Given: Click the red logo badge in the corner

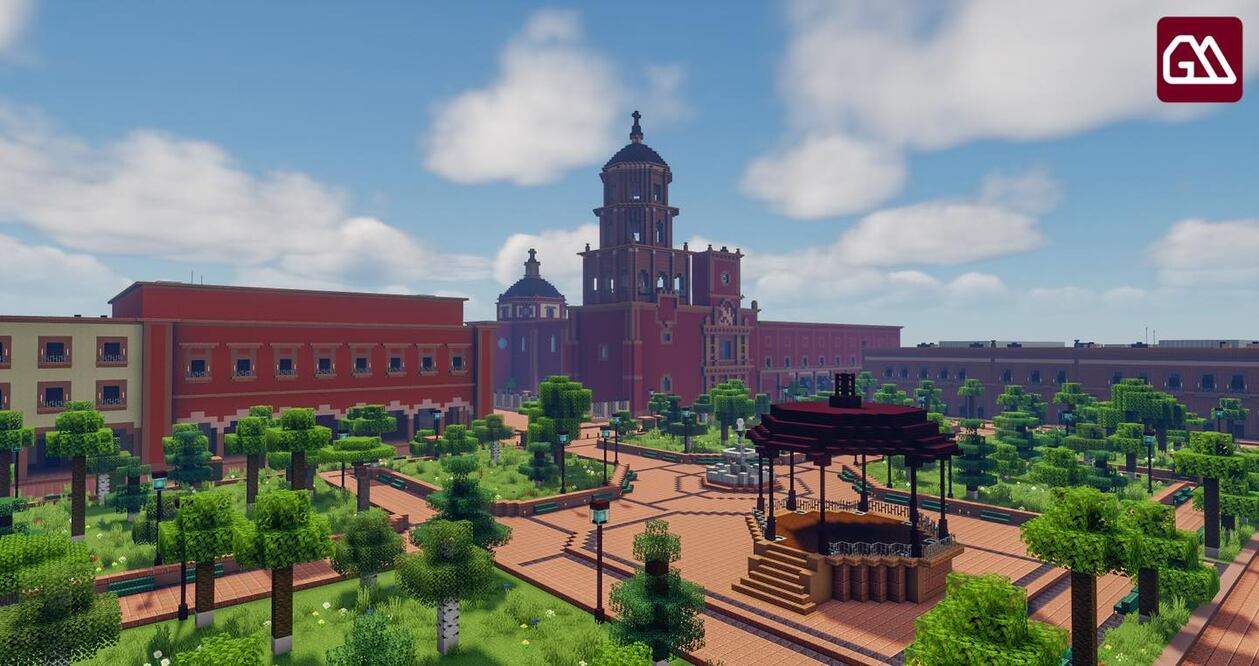Looking at the screenshot, I should [1199, 59].
